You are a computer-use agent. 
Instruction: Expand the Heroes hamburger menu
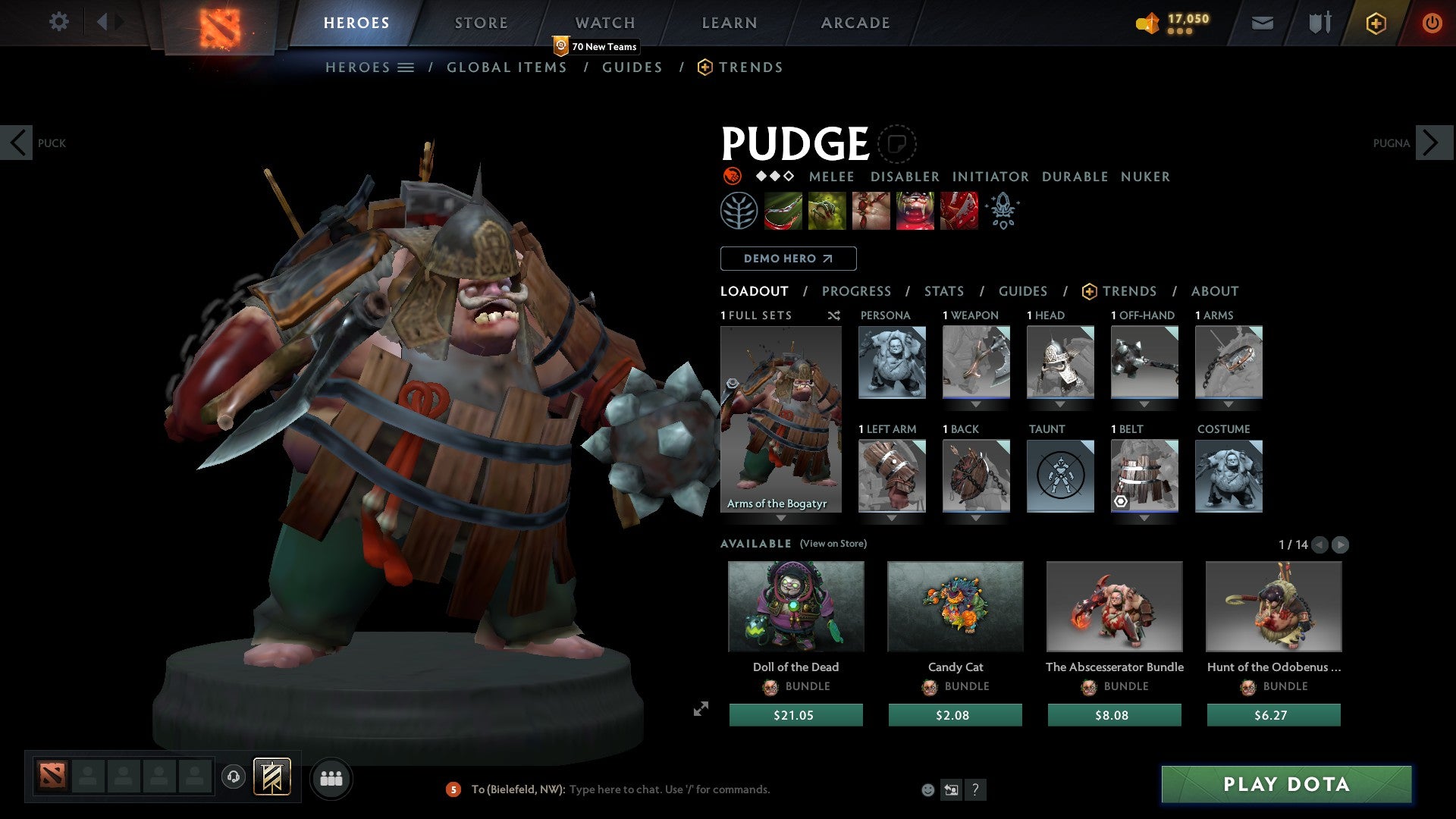pyautogui.click(x=407, y=67)
